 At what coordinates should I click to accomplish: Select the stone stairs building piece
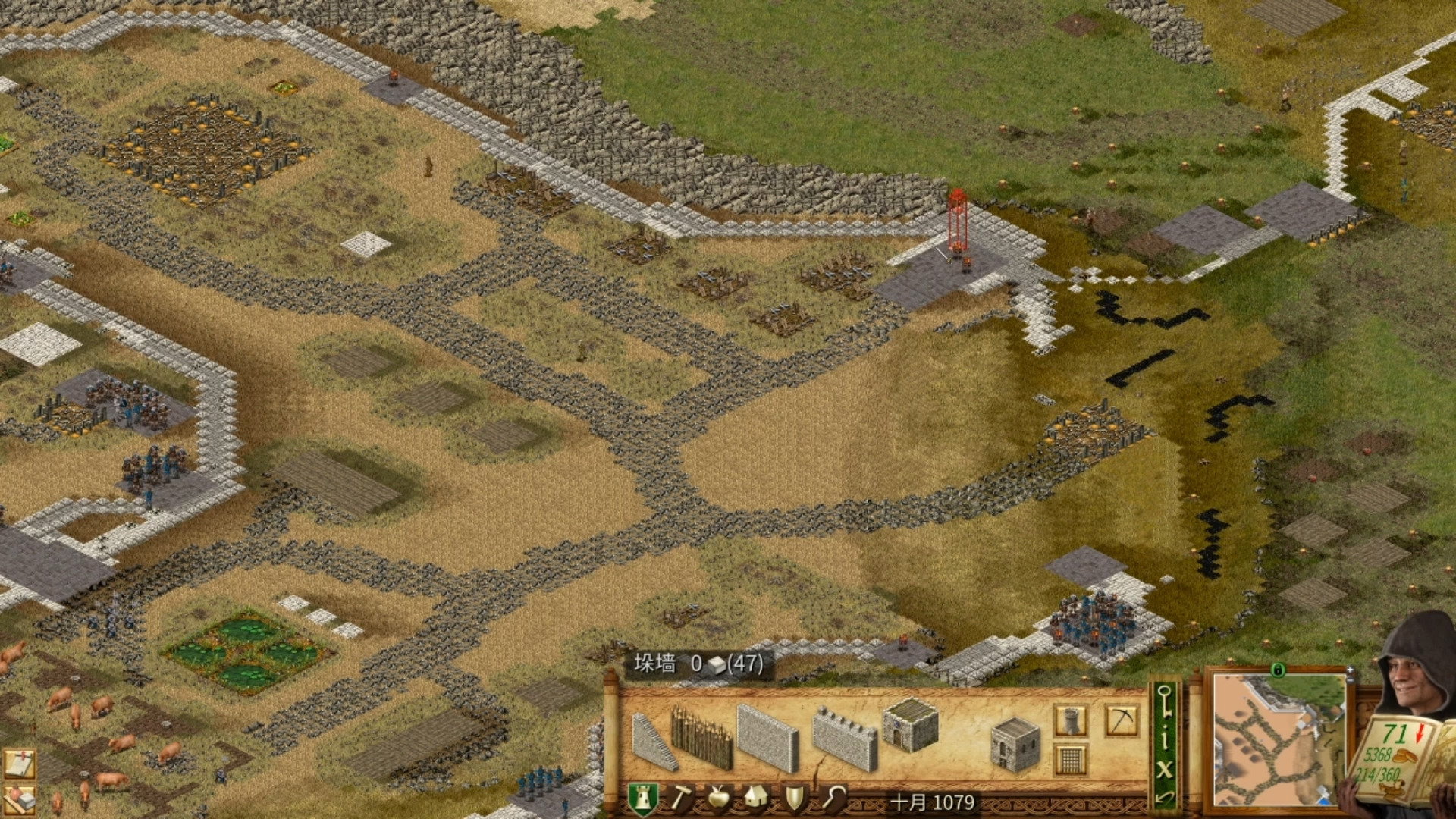[x=654, y=741]
